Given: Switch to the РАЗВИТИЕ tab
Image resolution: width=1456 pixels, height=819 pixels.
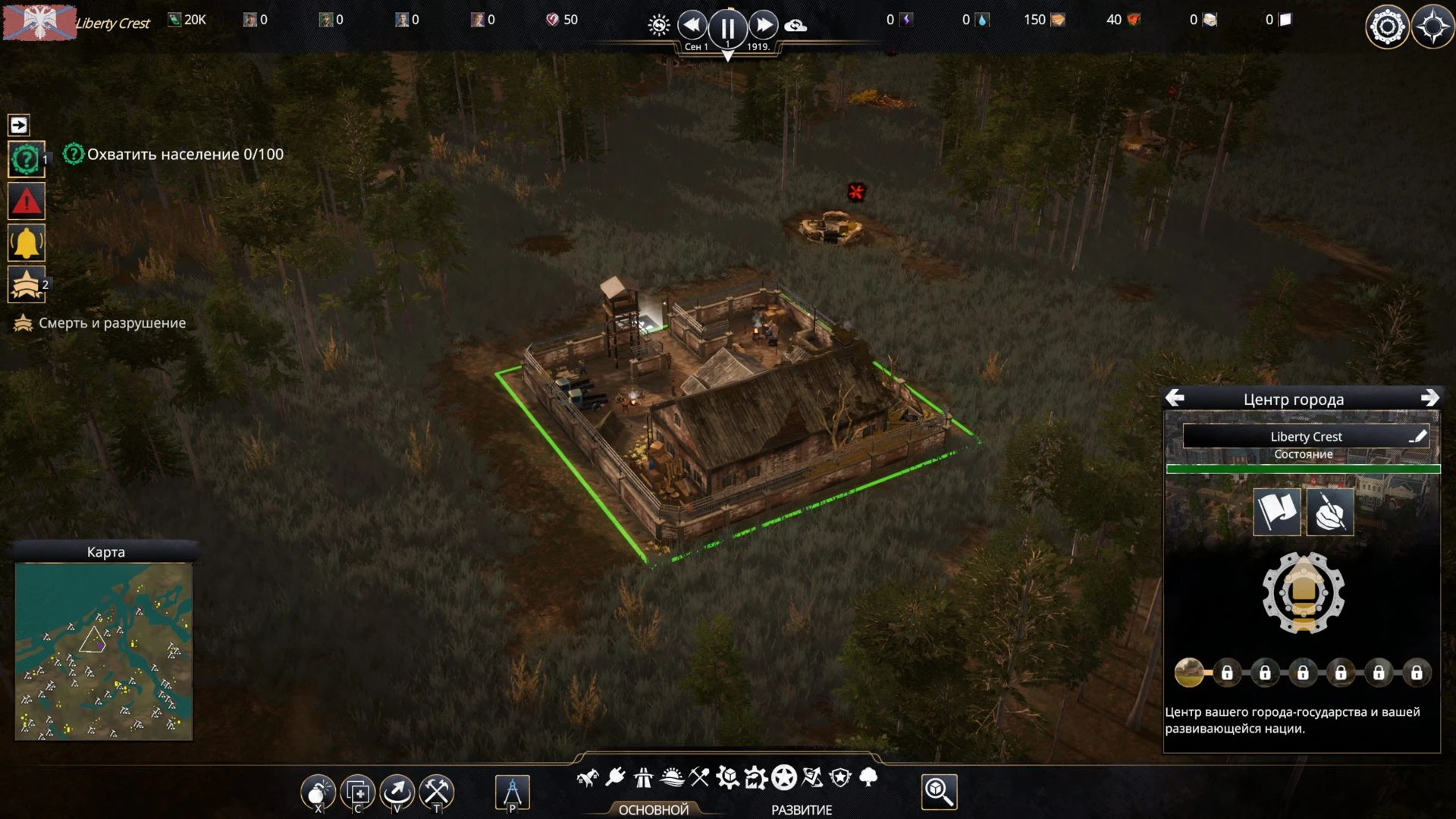Looking at the screenshot, I should 802,810.
